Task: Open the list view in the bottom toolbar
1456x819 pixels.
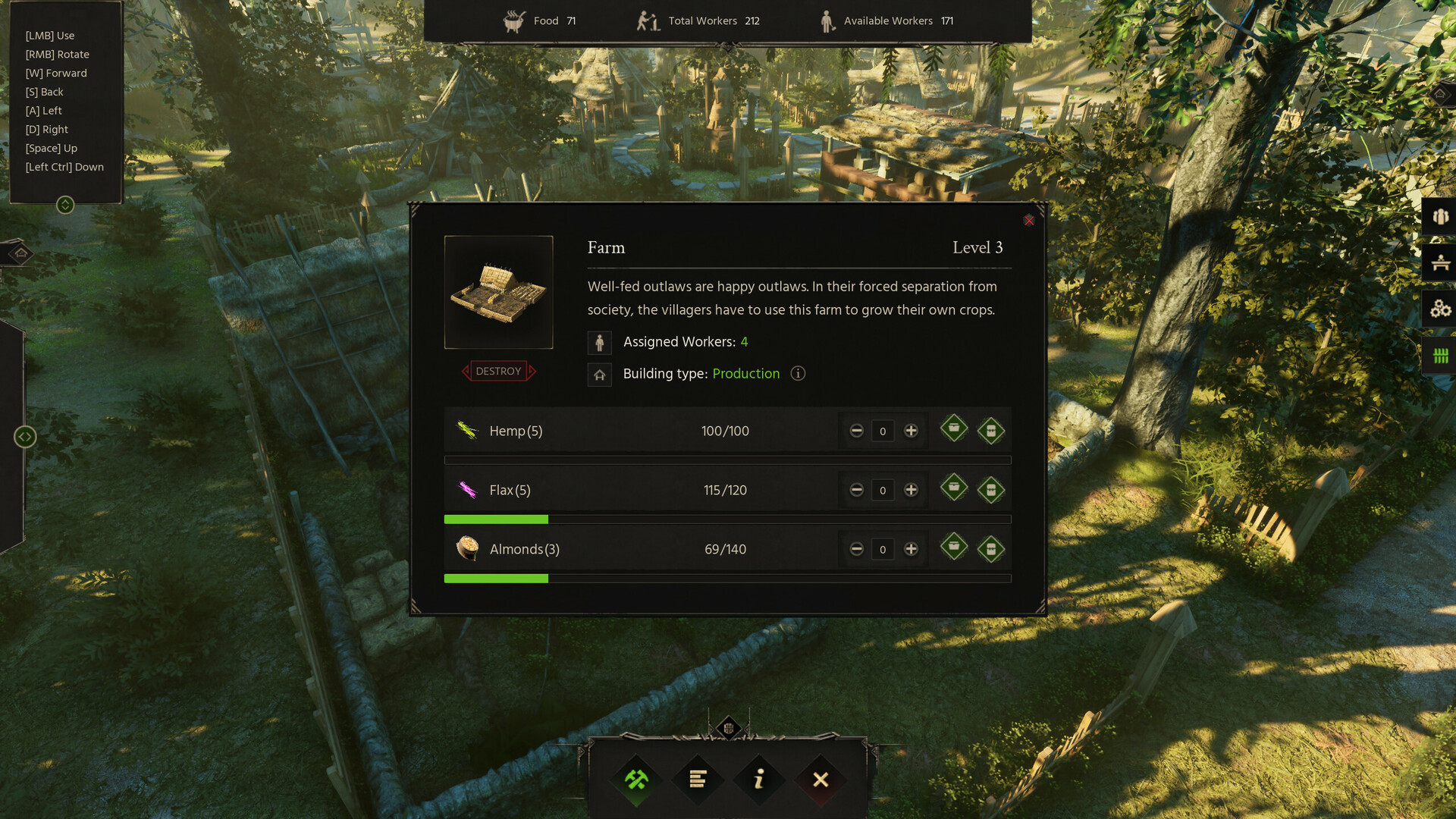Action: coord(698,779)
